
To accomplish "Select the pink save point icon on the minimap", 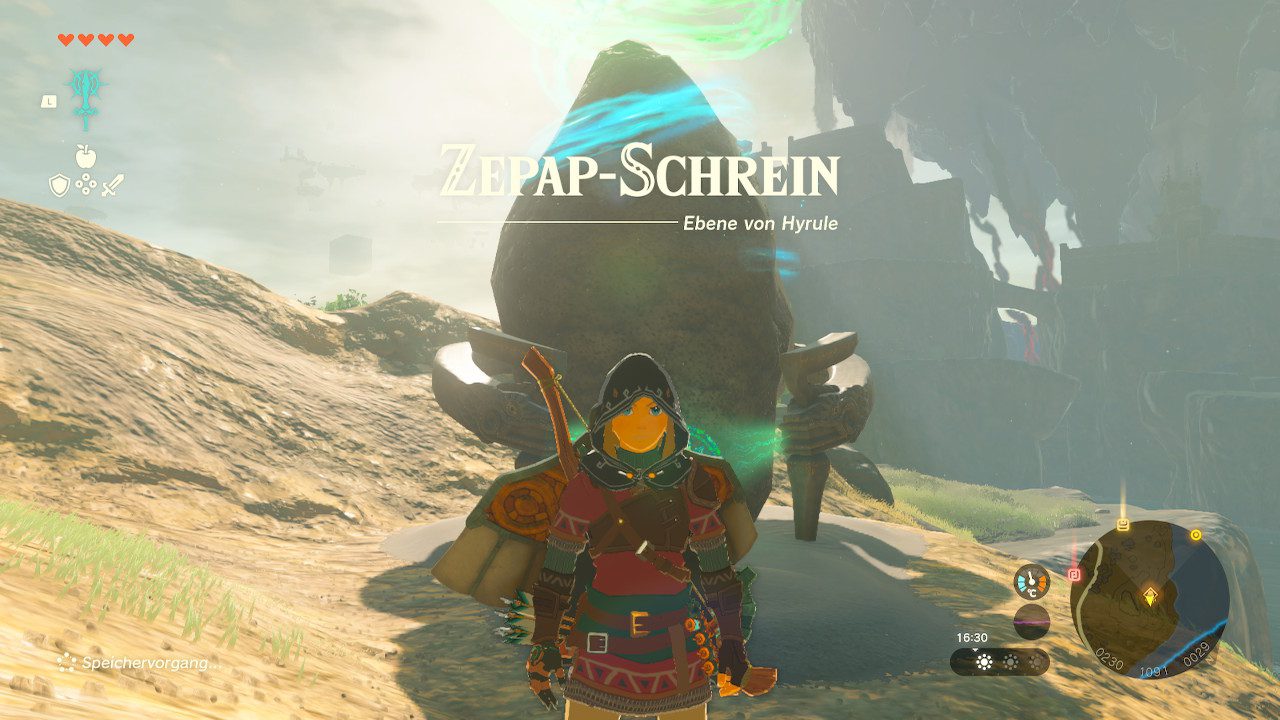I will (1074, 573).
